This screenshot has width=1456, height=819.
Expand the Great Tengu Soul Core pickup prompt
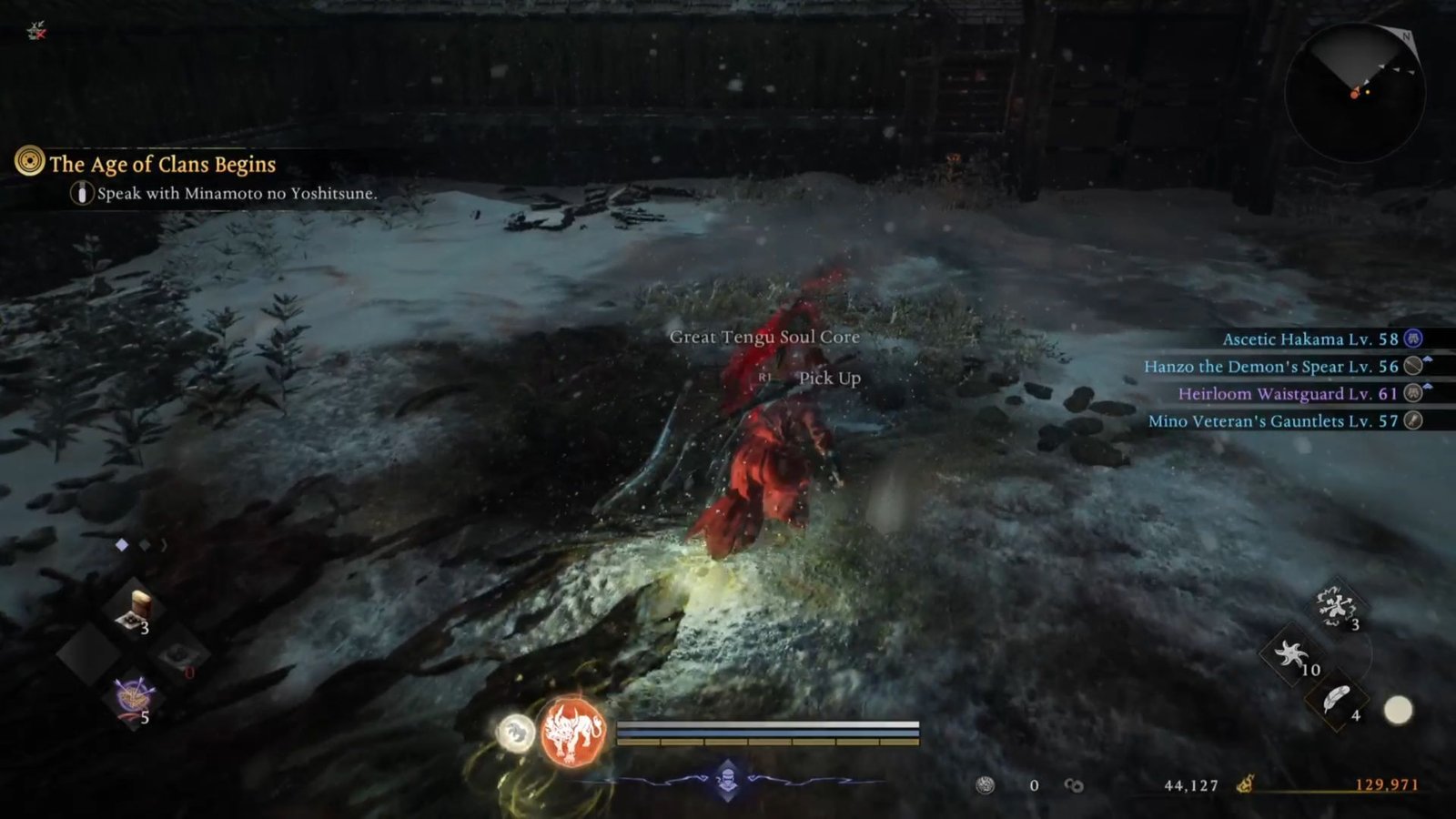coord(764,337)
